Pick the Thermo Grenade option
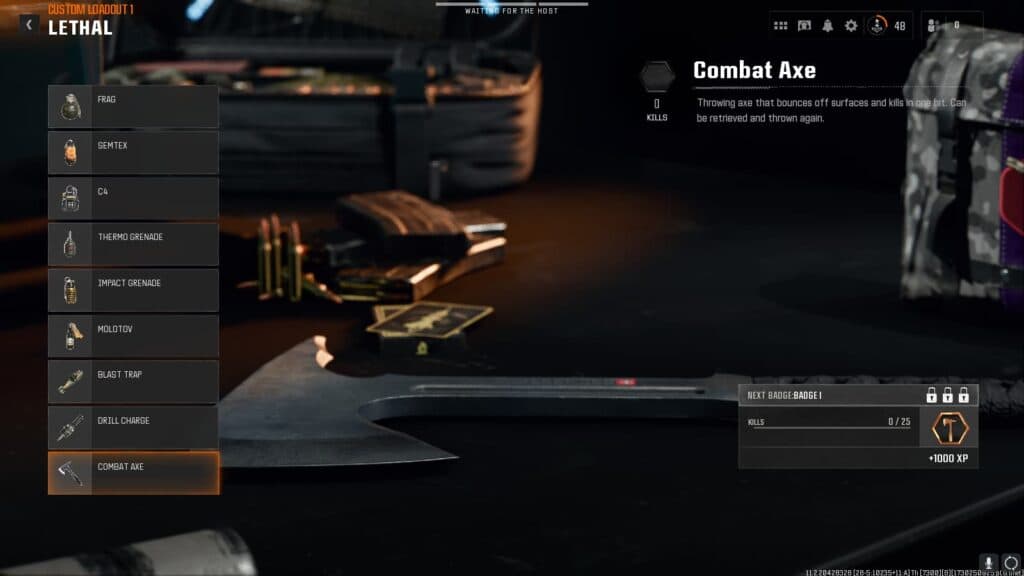The image size is (1024, 576). pos(133,244)
